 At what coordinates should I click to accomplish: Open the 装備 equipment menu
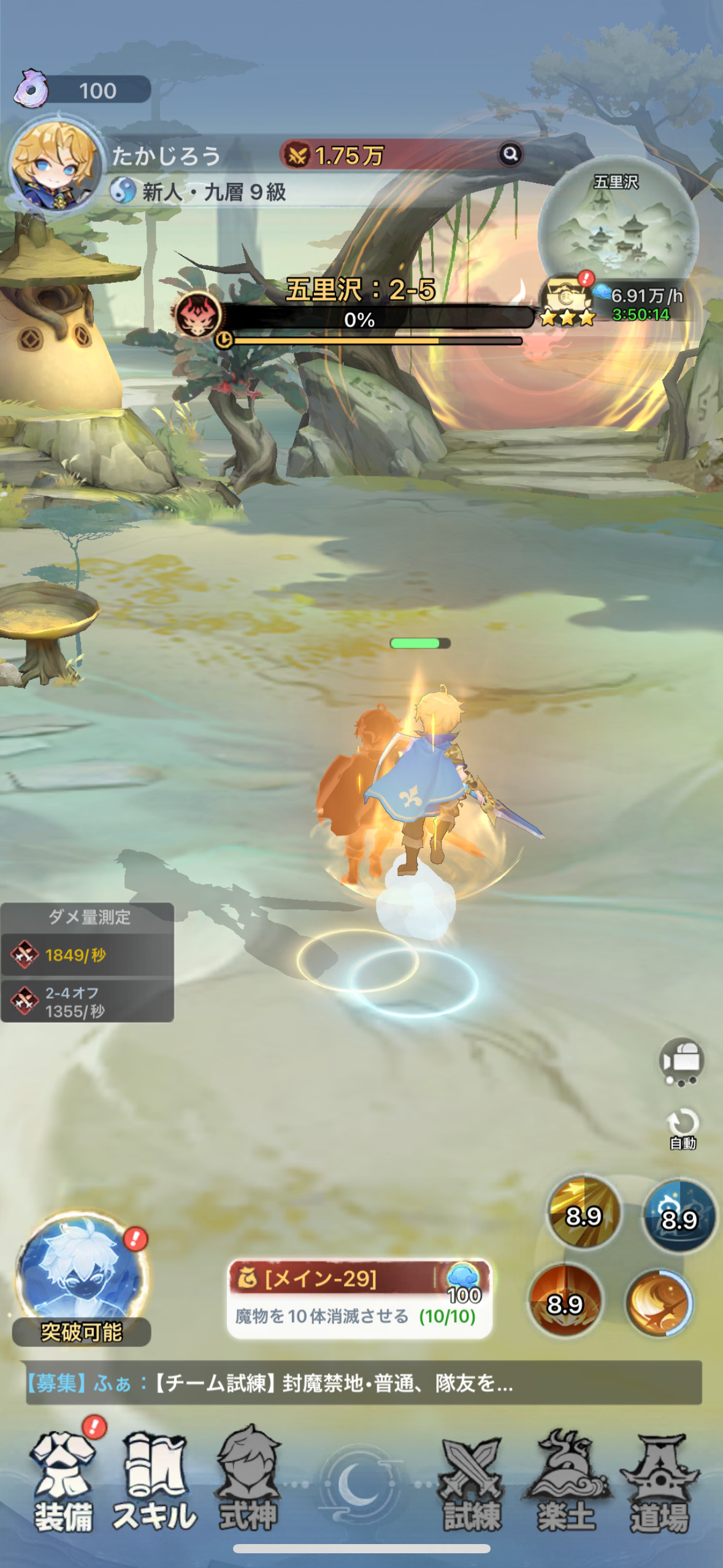coord(64,1482)
